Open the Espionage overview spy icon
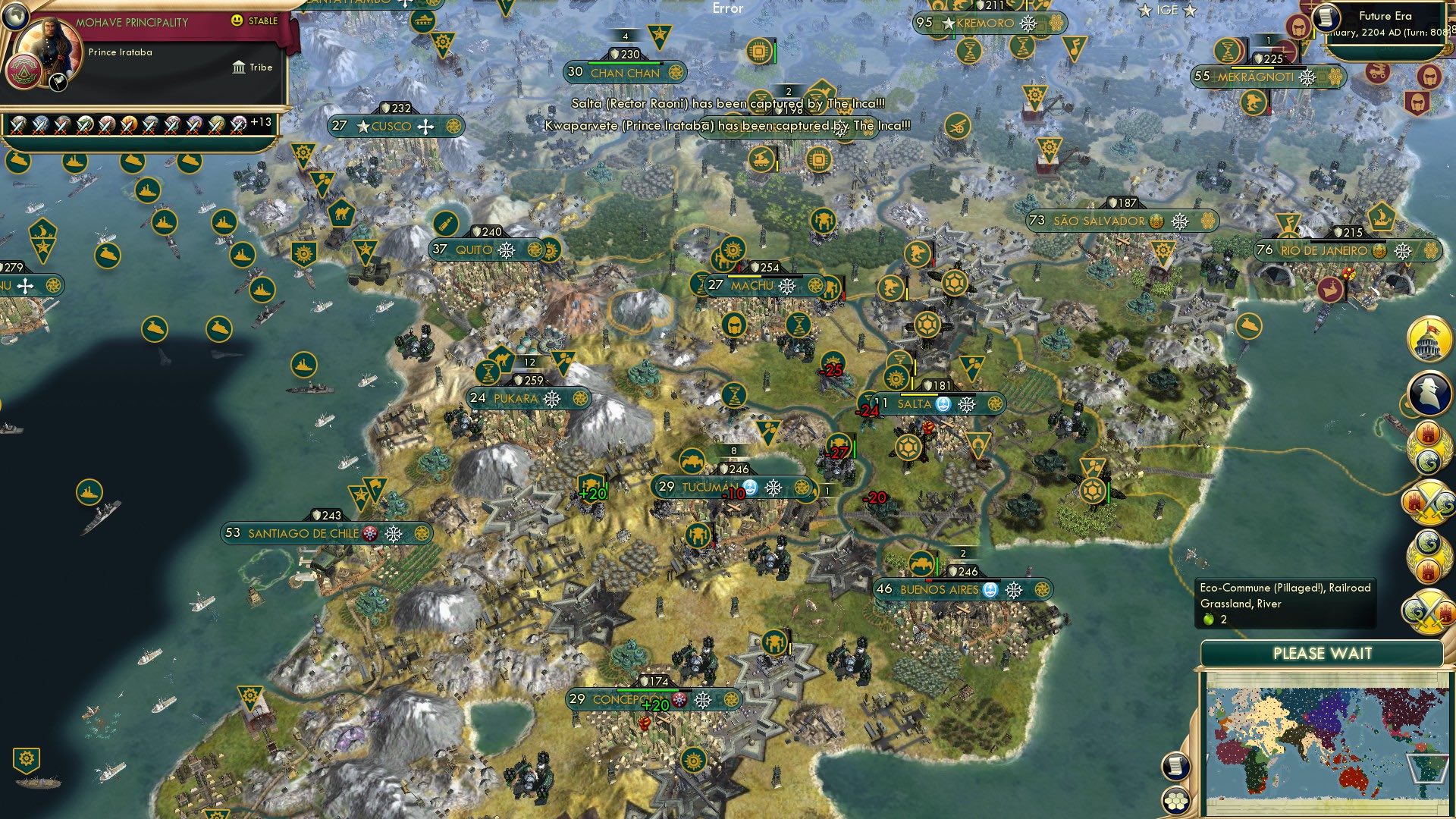The height and width of the screenshot is (819, 1456). coord(1429,392)
